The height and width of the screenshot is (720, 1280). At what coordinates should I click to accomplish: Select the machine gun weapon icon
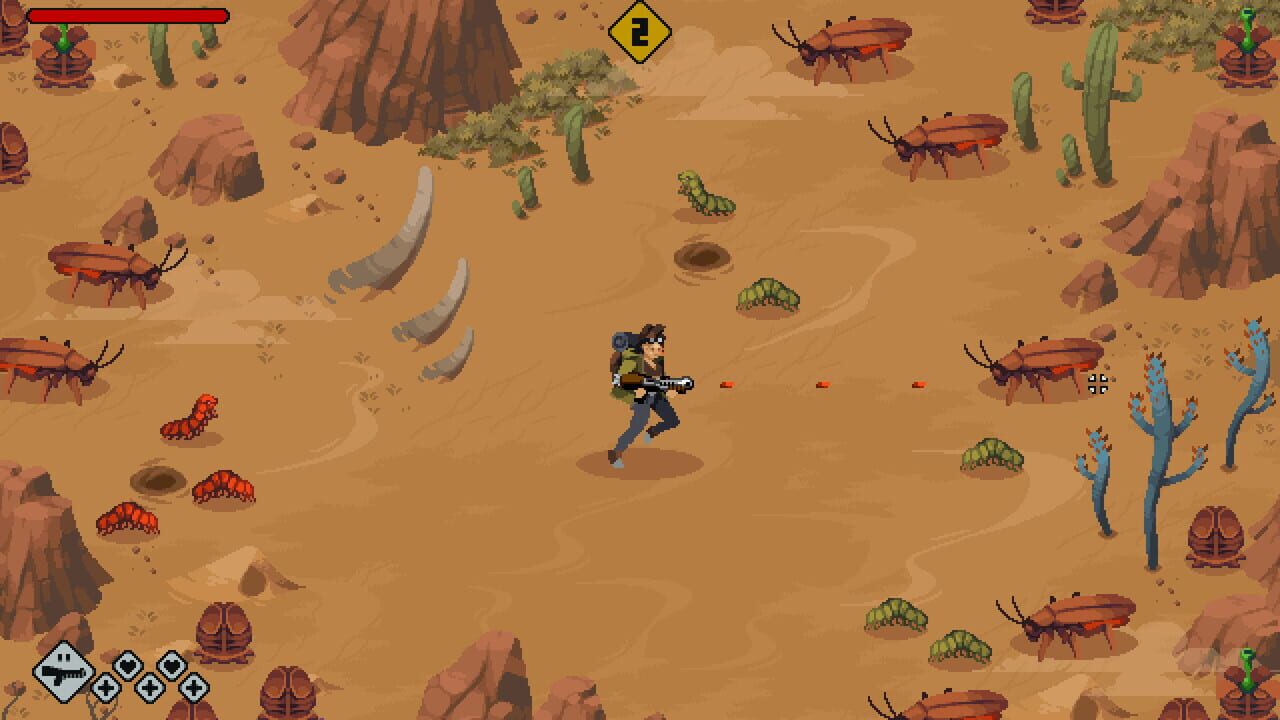pos(63,672)
